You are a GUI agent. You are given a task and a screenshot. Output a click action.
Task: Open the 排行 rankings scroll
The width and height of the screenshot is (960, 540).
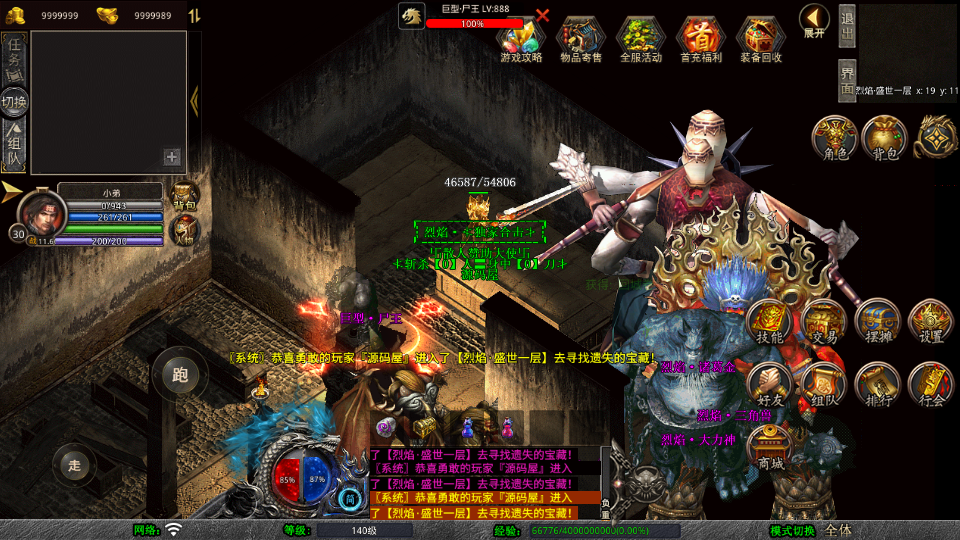click(877, 385)
